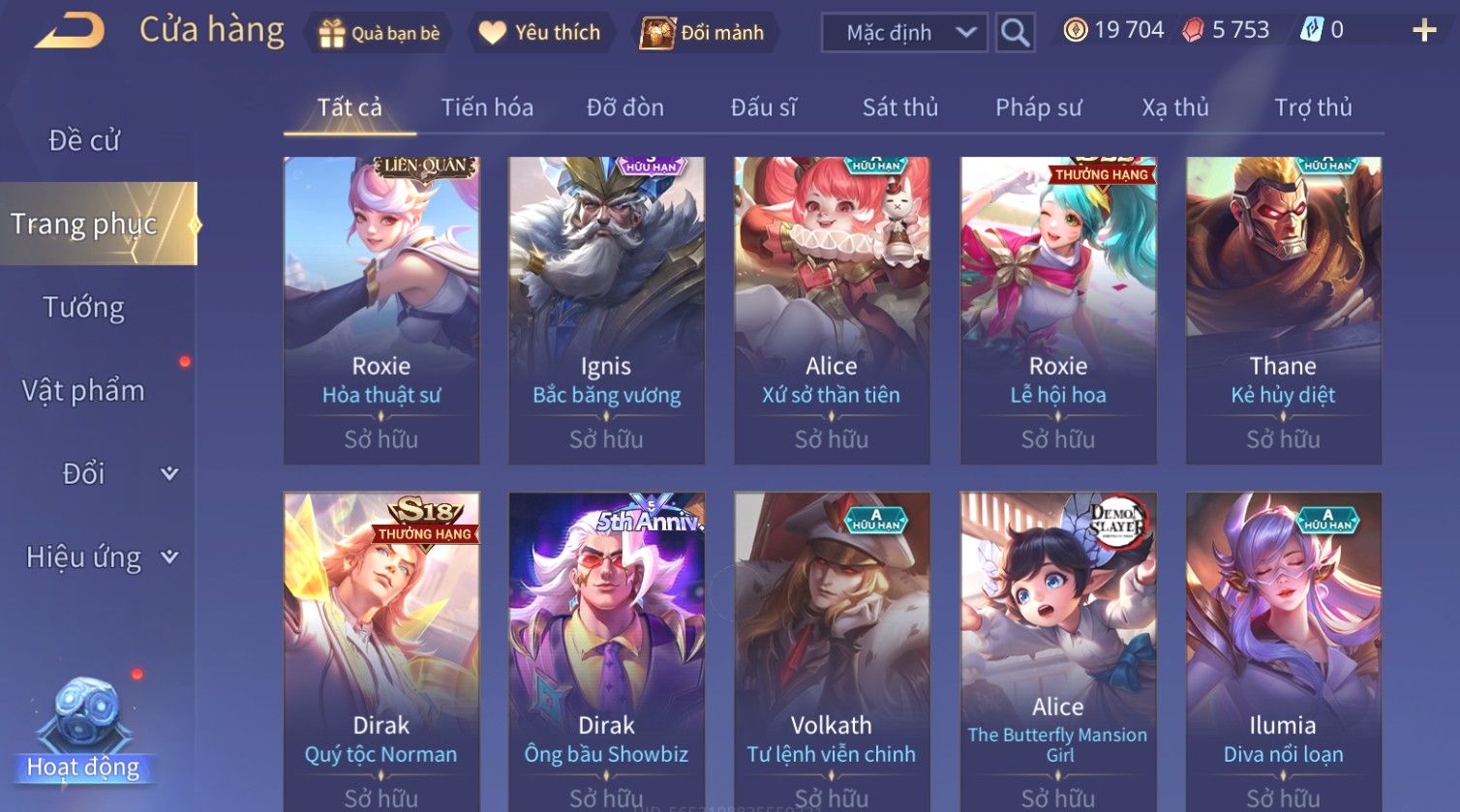
Task: Open the Đổi mảnh exchange
Action: [704, 33]
